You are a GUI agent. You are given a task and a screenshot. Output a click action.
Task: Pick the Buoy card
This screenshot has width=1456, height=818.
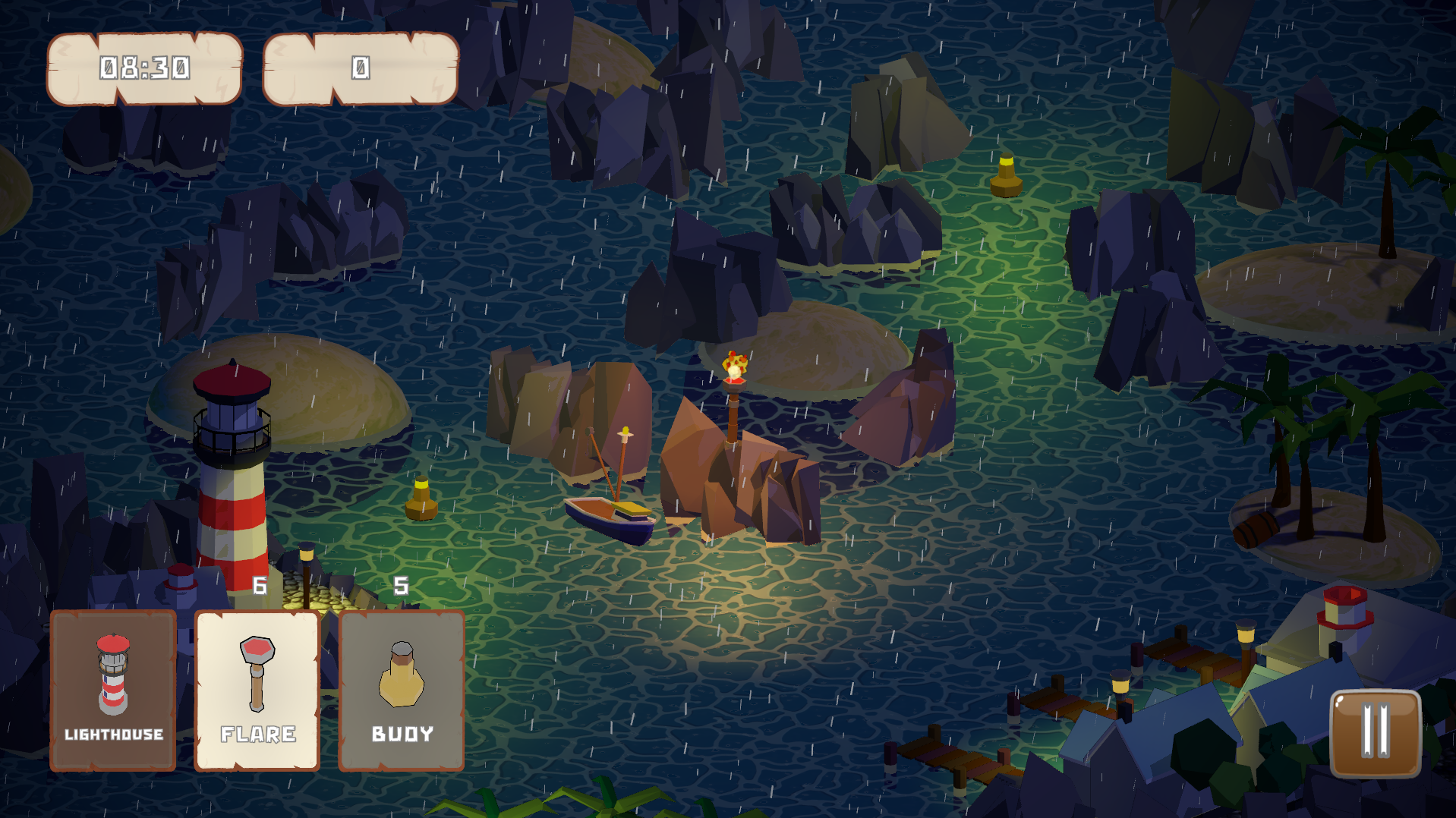pos(402,691)
